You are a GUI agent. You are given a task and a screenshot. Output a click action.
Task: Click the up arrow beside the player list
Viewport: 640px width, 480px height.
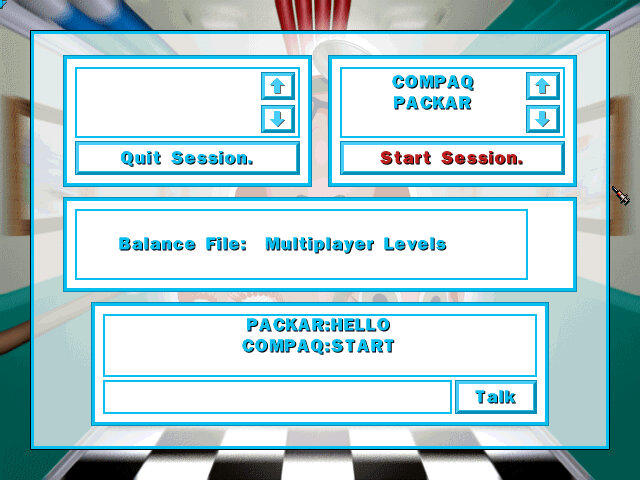[542, 86]
